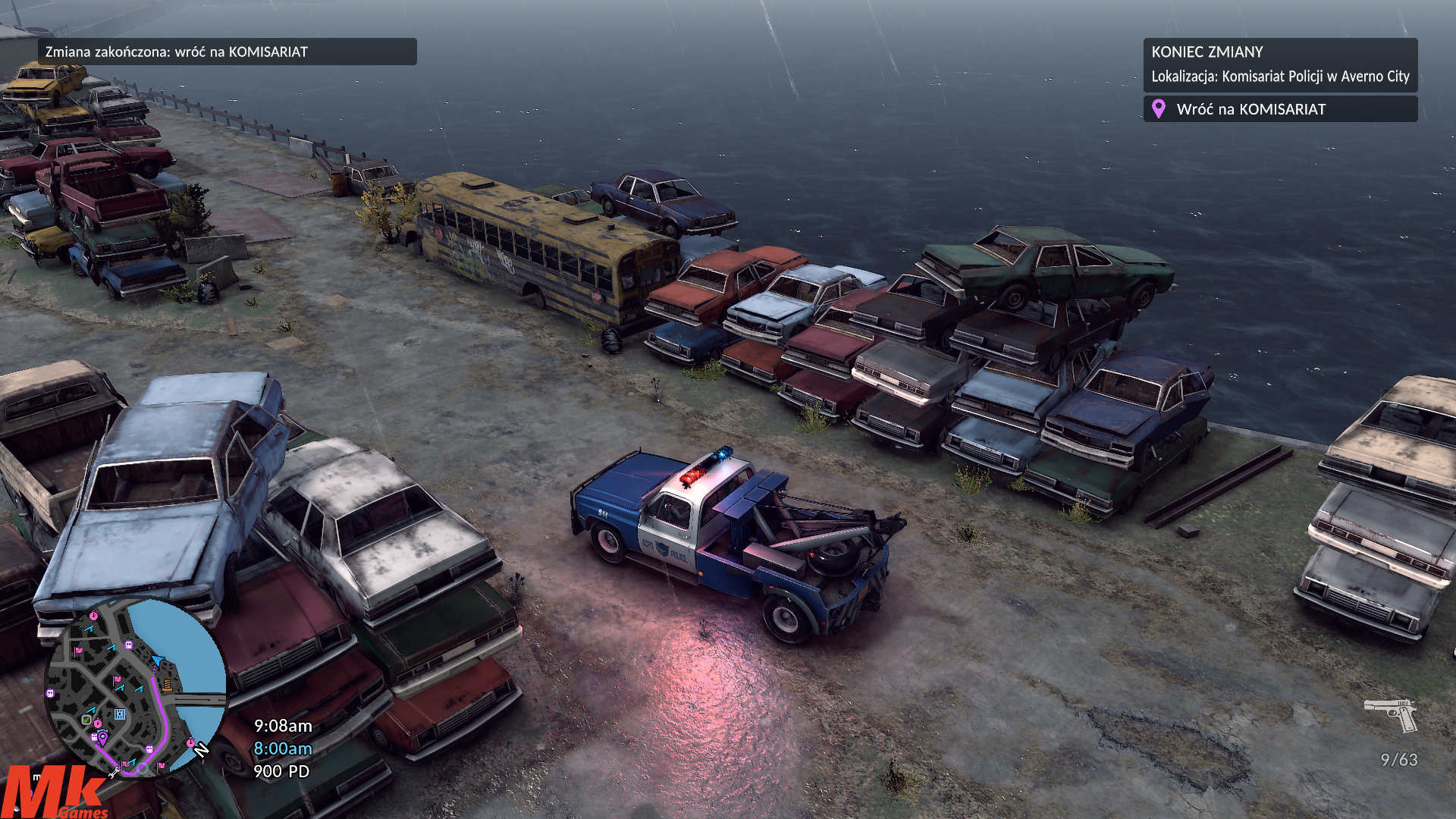
Task: Select the "Wróć na KOMISARIAT" objective tracker
Action: point(1279,109)
